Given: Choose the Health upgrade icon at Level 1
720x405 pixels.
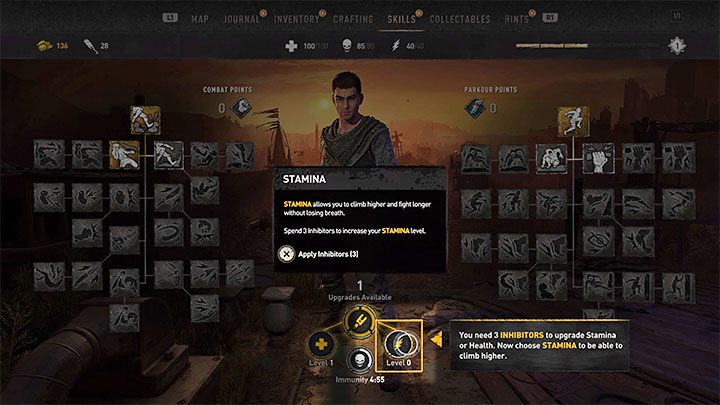Looking at the screenshot, I should pos(323,340).
